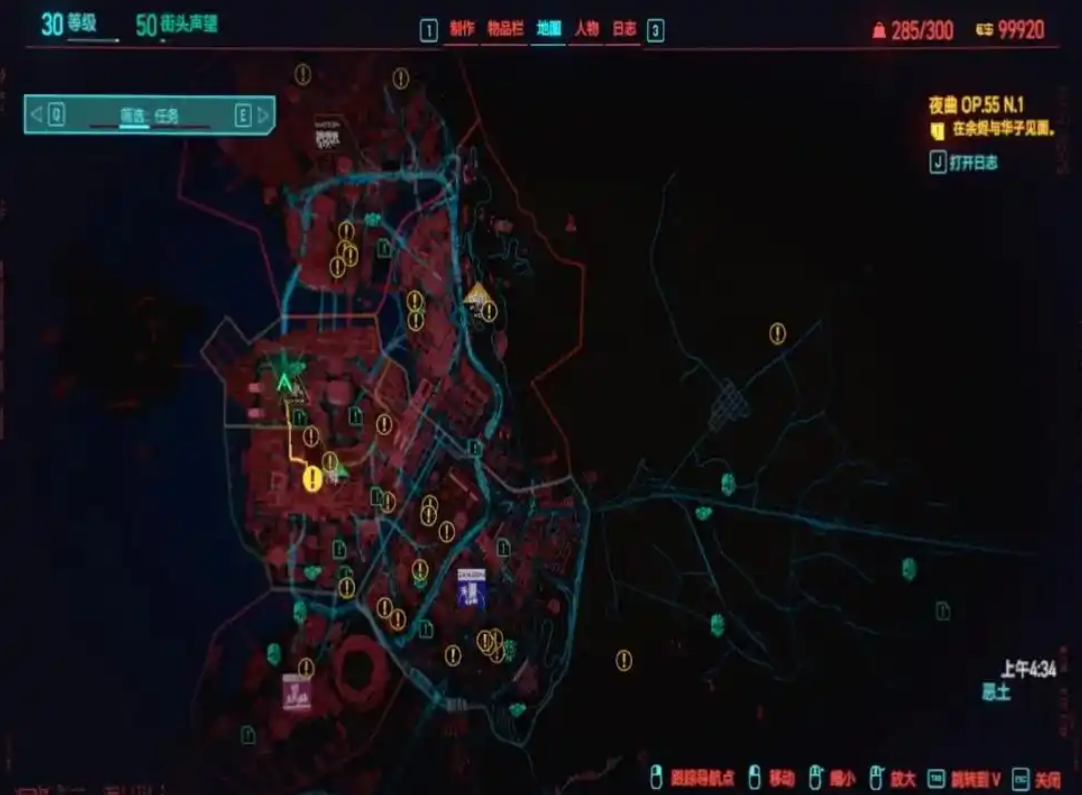The width and height of the screenshot is (1082, 795).
Task: Select the pink landmark icon near the stadium
Action: (296, 692)
